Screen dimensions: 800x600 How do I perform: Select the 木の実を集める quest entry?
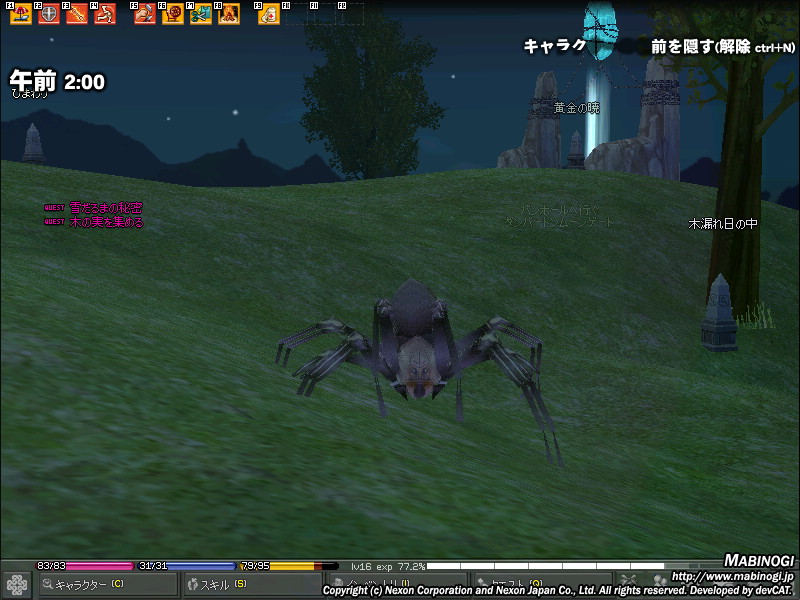click(x=106, y=222)
